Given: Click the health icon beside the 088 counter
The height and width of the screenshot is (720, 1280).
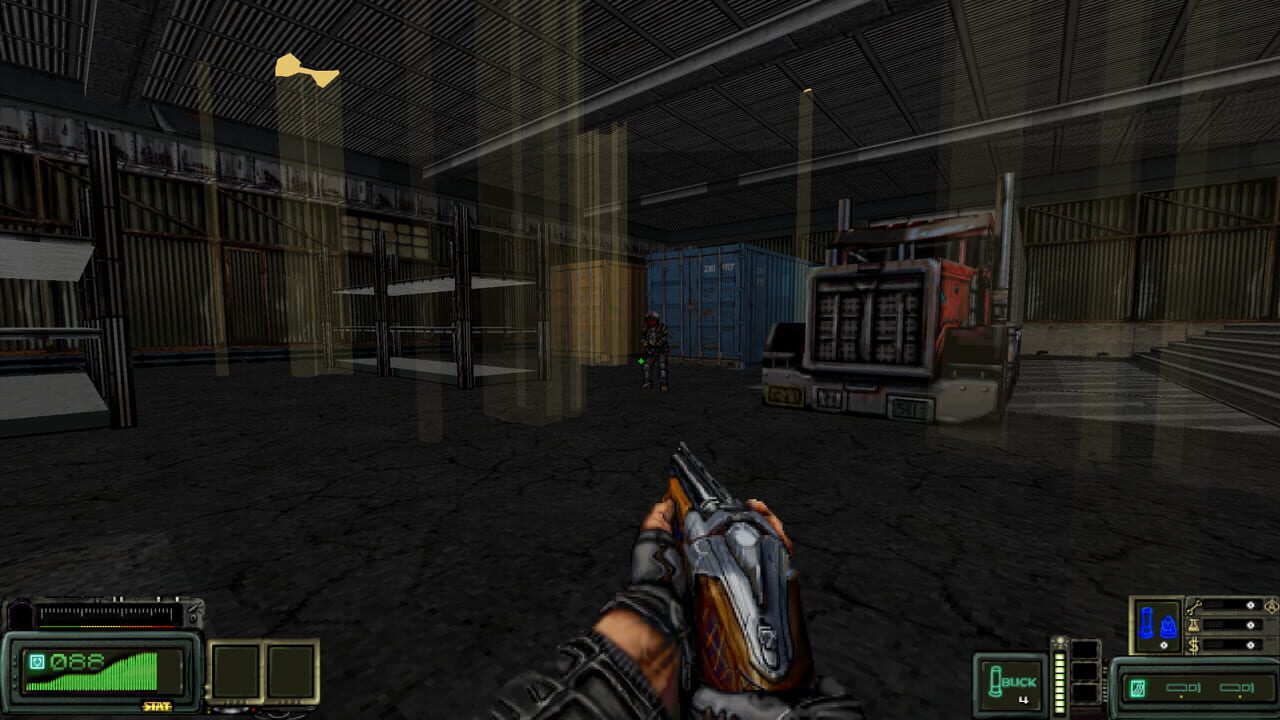Looking at the screenshot, I should (x=35, y=662).
